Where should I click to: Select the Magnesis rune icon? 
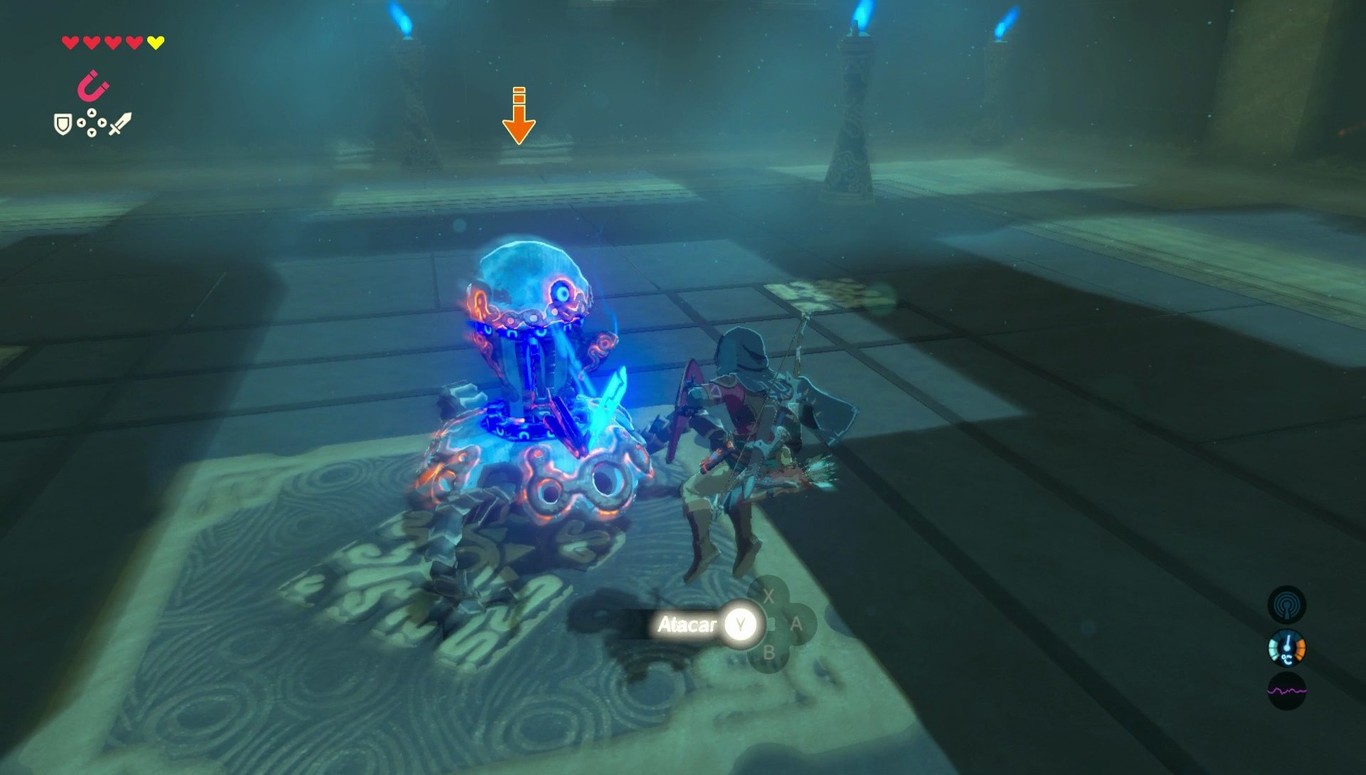[93, 85]
